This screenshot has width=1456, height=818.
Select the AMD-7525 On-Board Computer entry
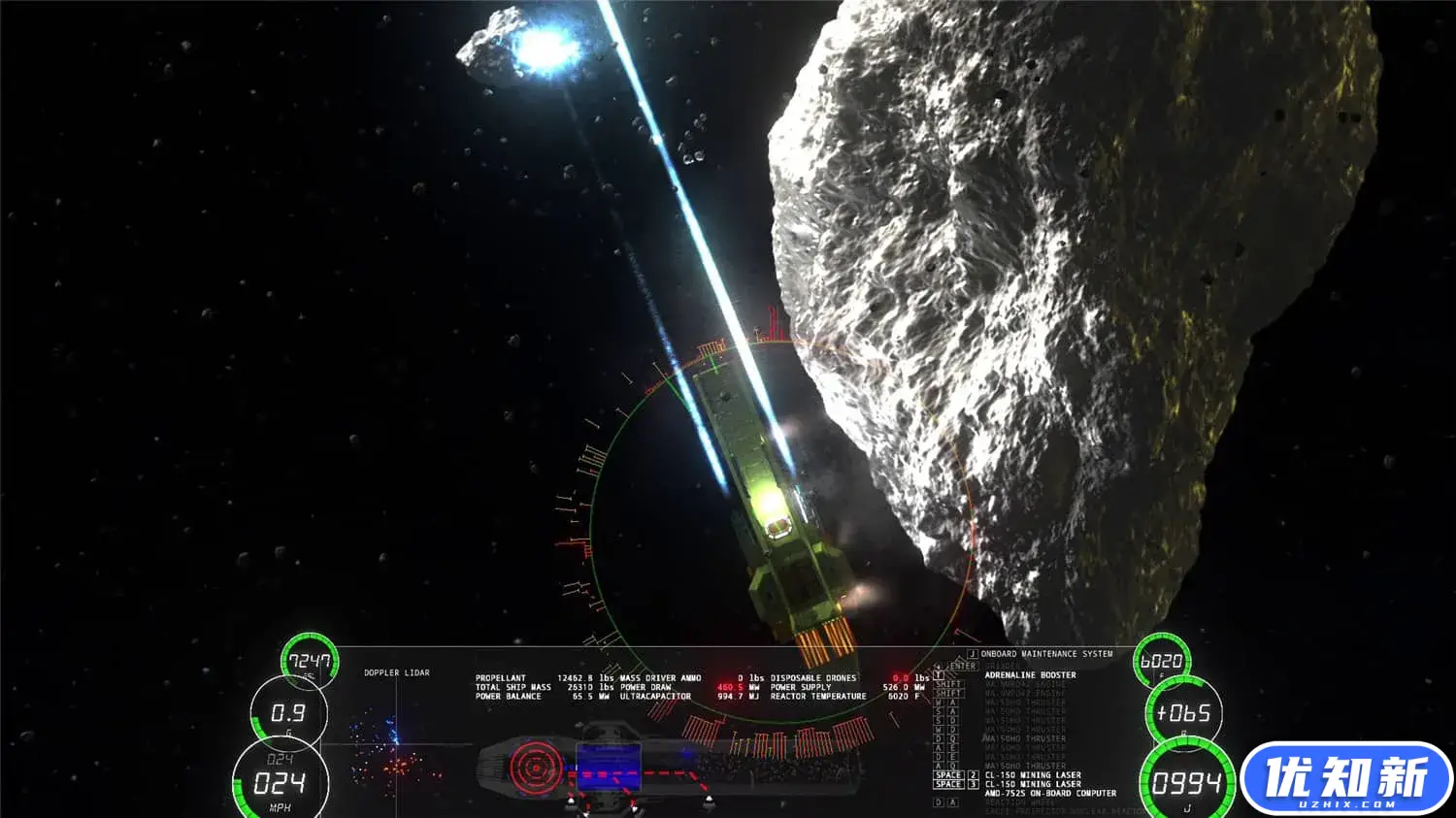coord(1050,793)
